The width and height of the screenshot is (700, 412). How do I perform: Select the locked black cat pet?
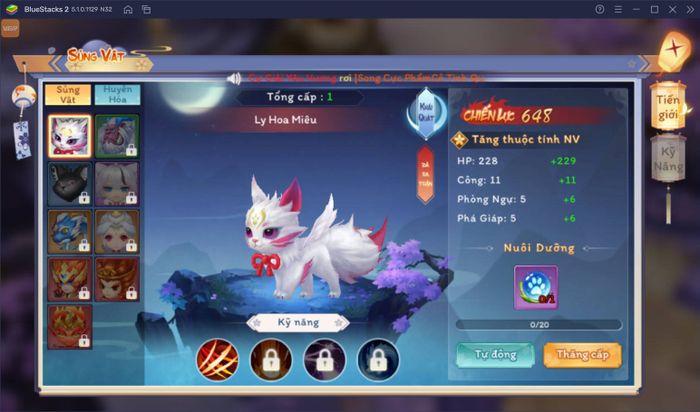tap(69, 183)
